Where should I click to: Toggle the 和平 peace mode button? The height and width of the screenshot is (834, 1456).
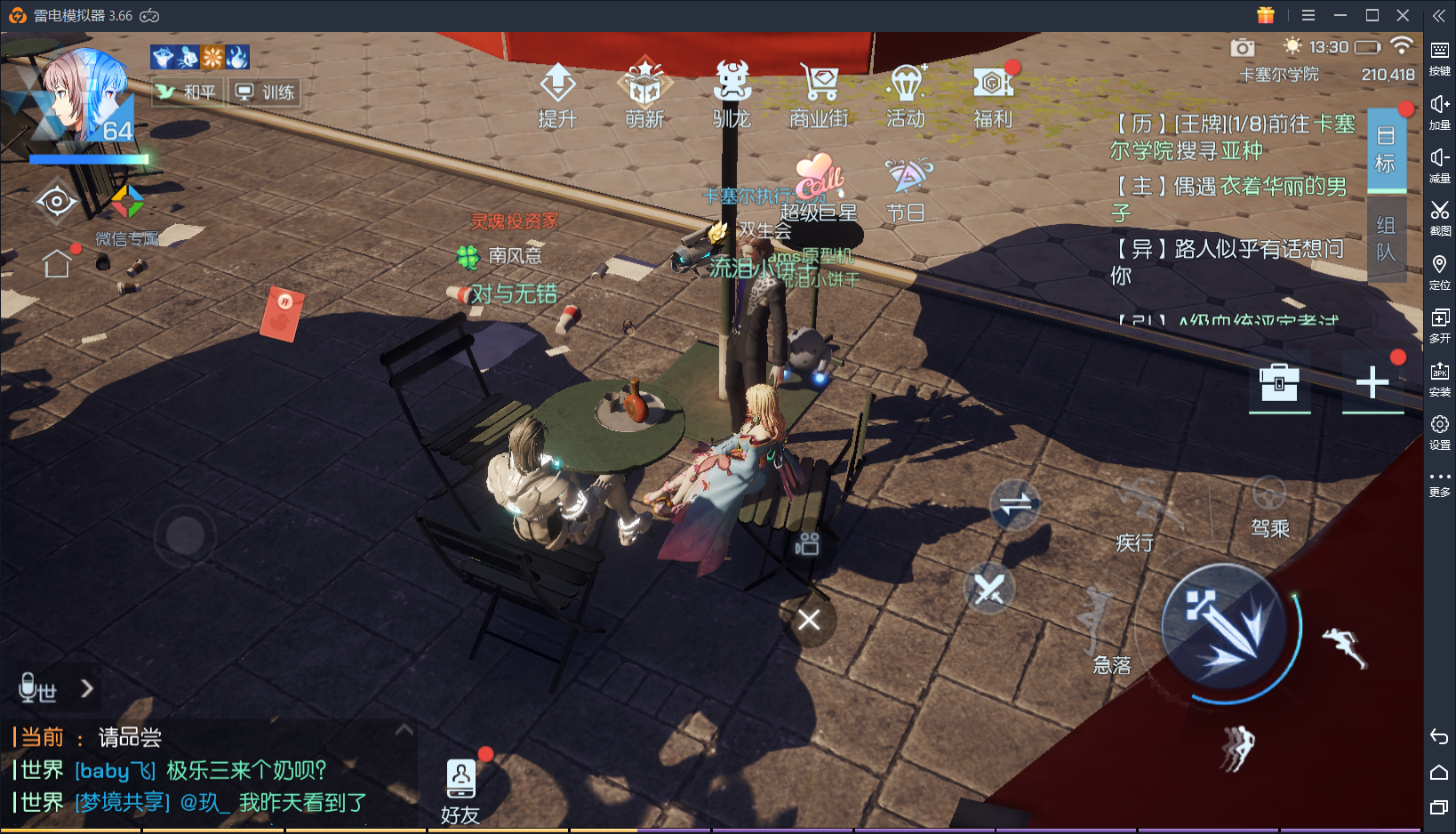tap(188, 92)
